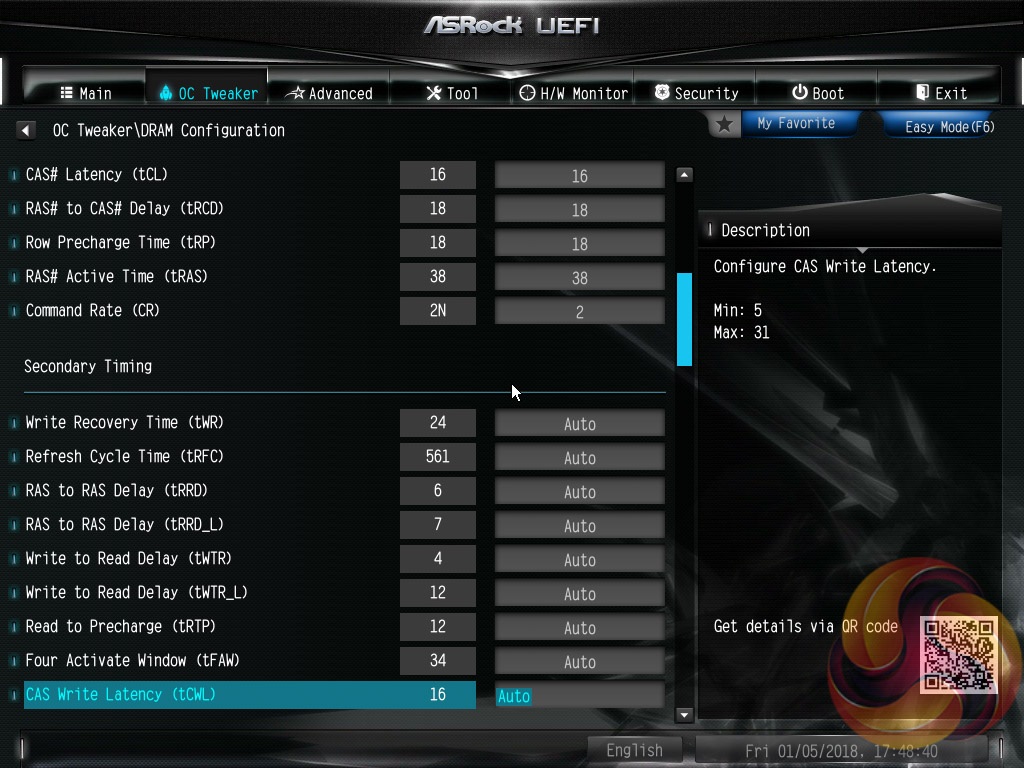Screen dimensions: 1024x768
Task: Click the scrollbar's bottom down arrow
Action: click(x=685, y=715)
